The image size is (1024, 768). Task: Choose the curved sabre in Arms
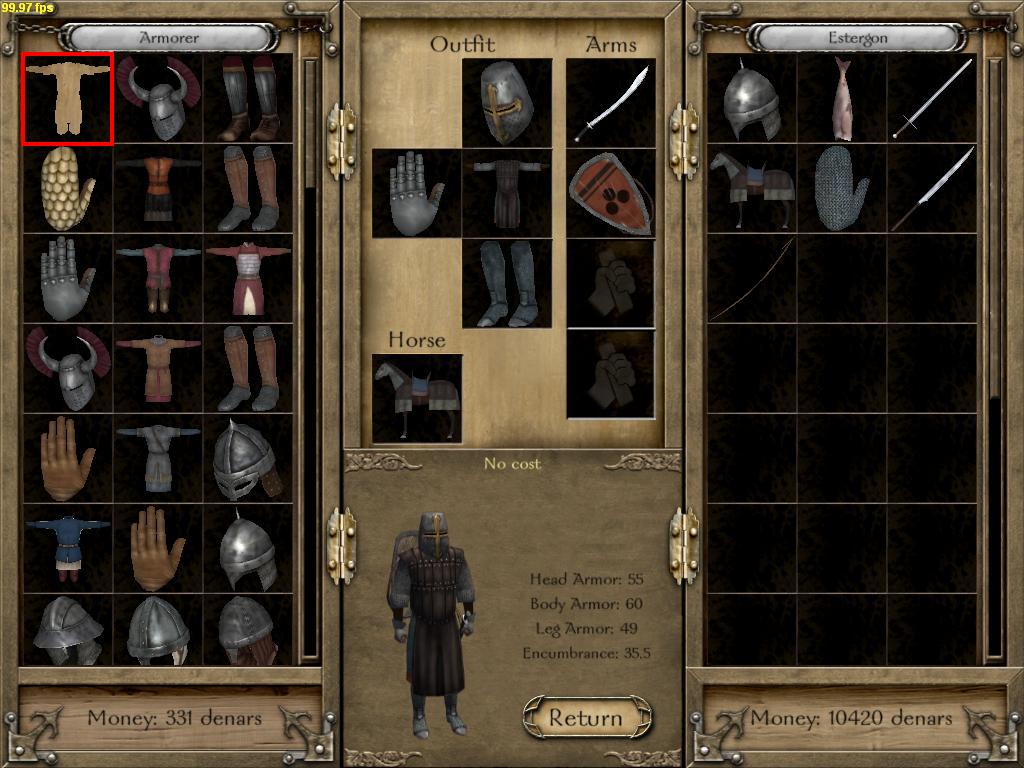point(611,103)
